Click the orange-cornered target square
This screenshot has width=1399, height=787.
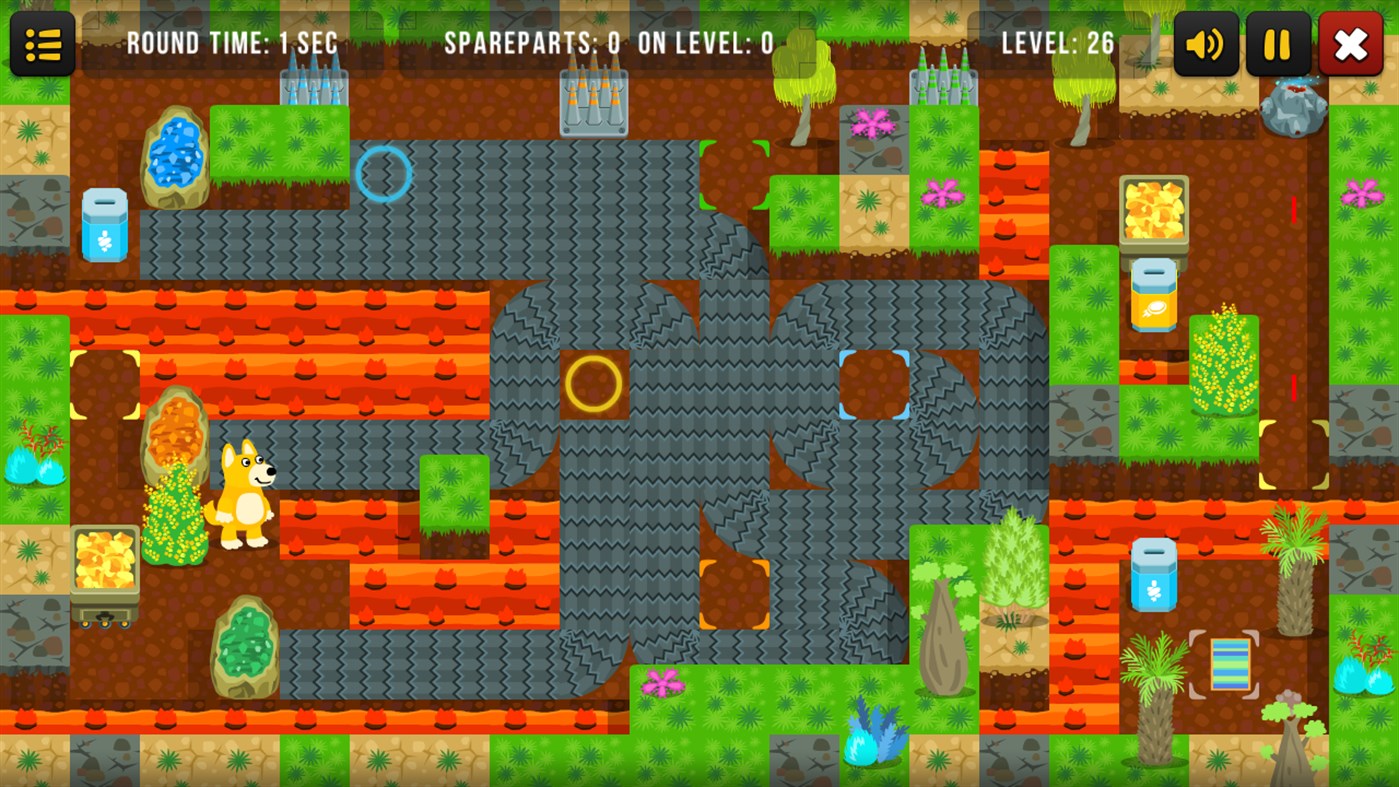pyautogui.click(x=737, y=592)
